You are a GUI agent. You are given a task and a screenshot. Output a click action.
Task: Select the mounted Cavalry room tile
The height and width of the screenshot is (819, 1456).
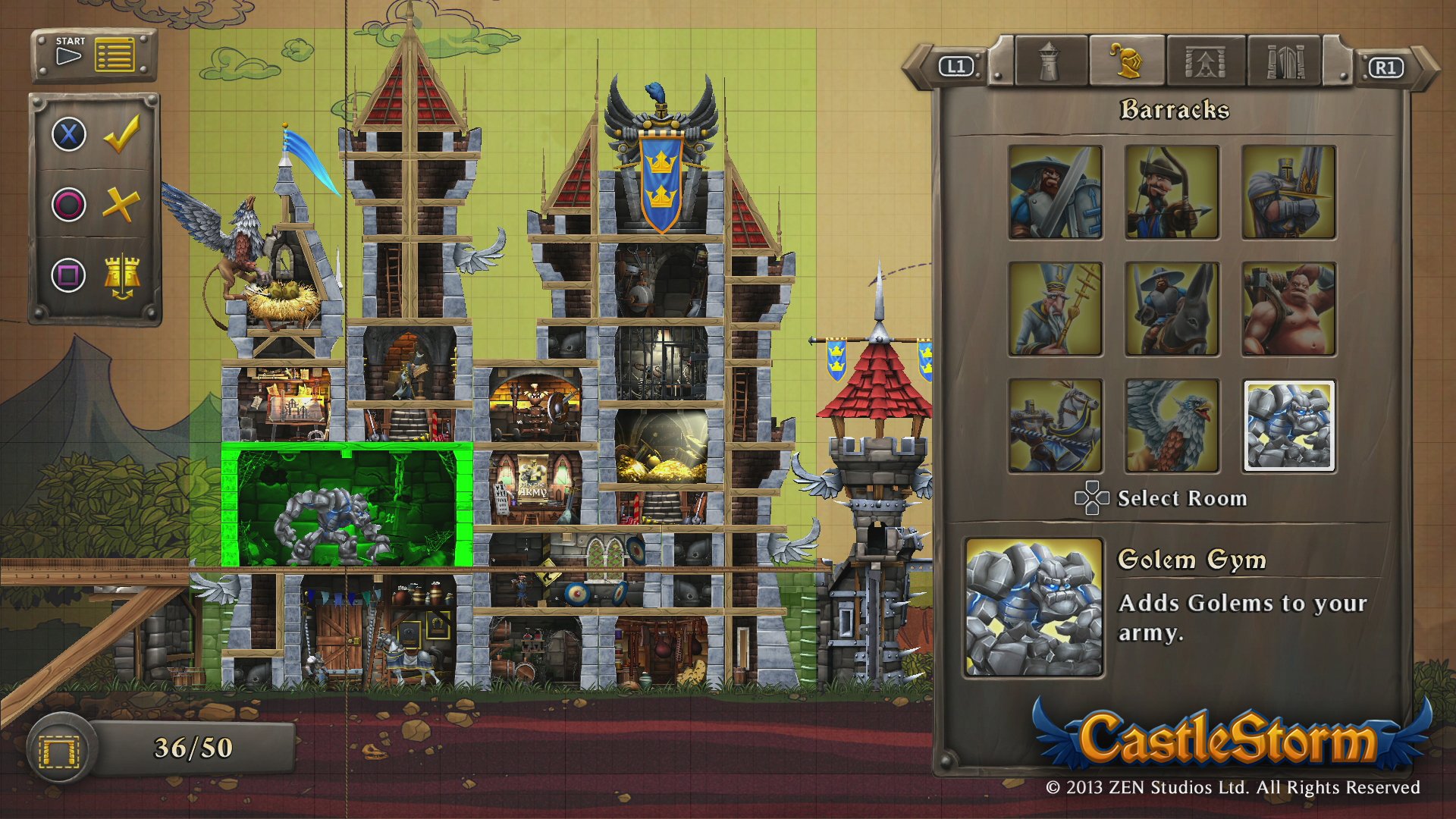(1055, 425)
